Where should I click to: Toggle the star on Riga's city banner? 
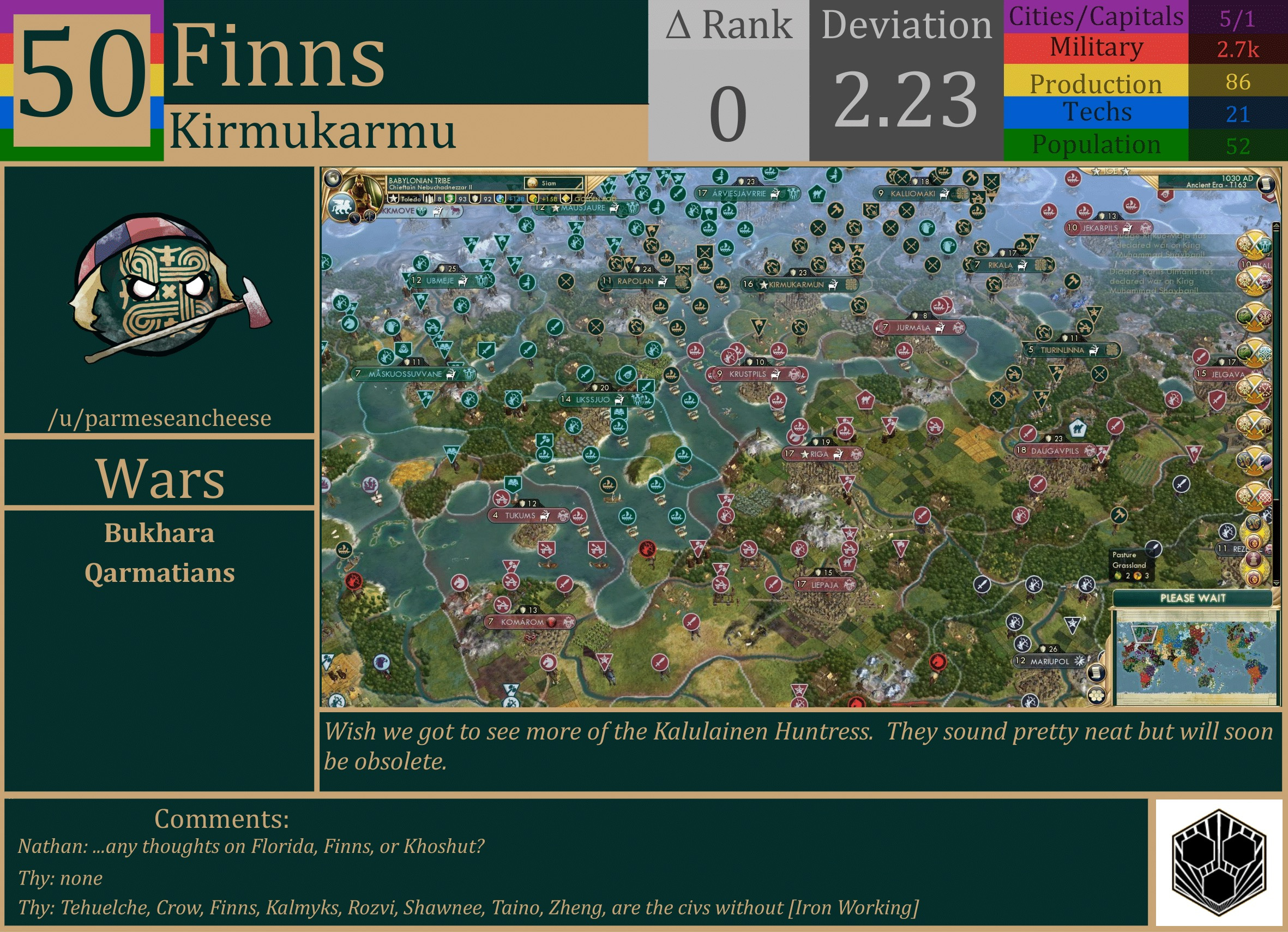click(x=806, y=454)
